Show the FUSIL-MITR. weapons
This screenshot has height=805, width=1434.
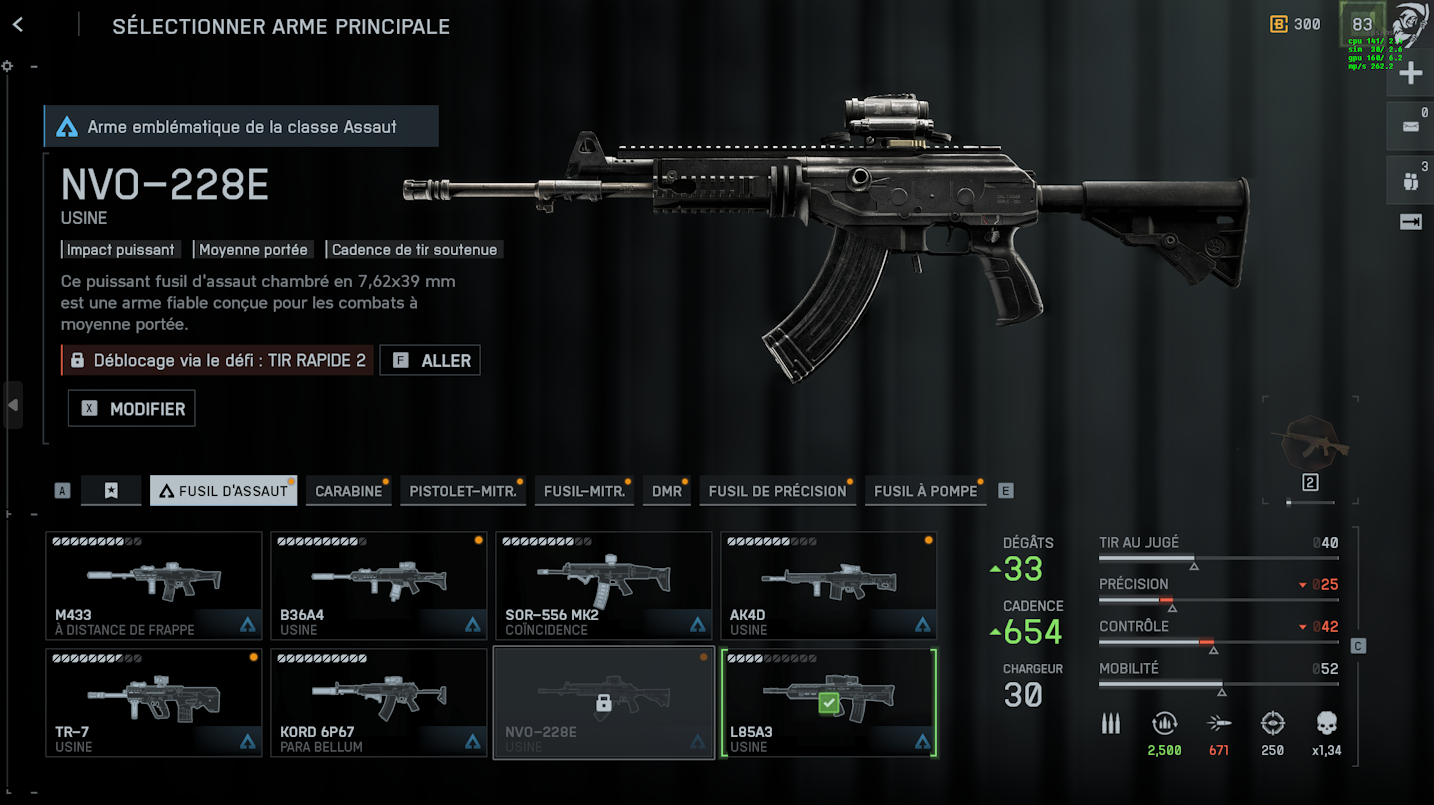[584, 491]
